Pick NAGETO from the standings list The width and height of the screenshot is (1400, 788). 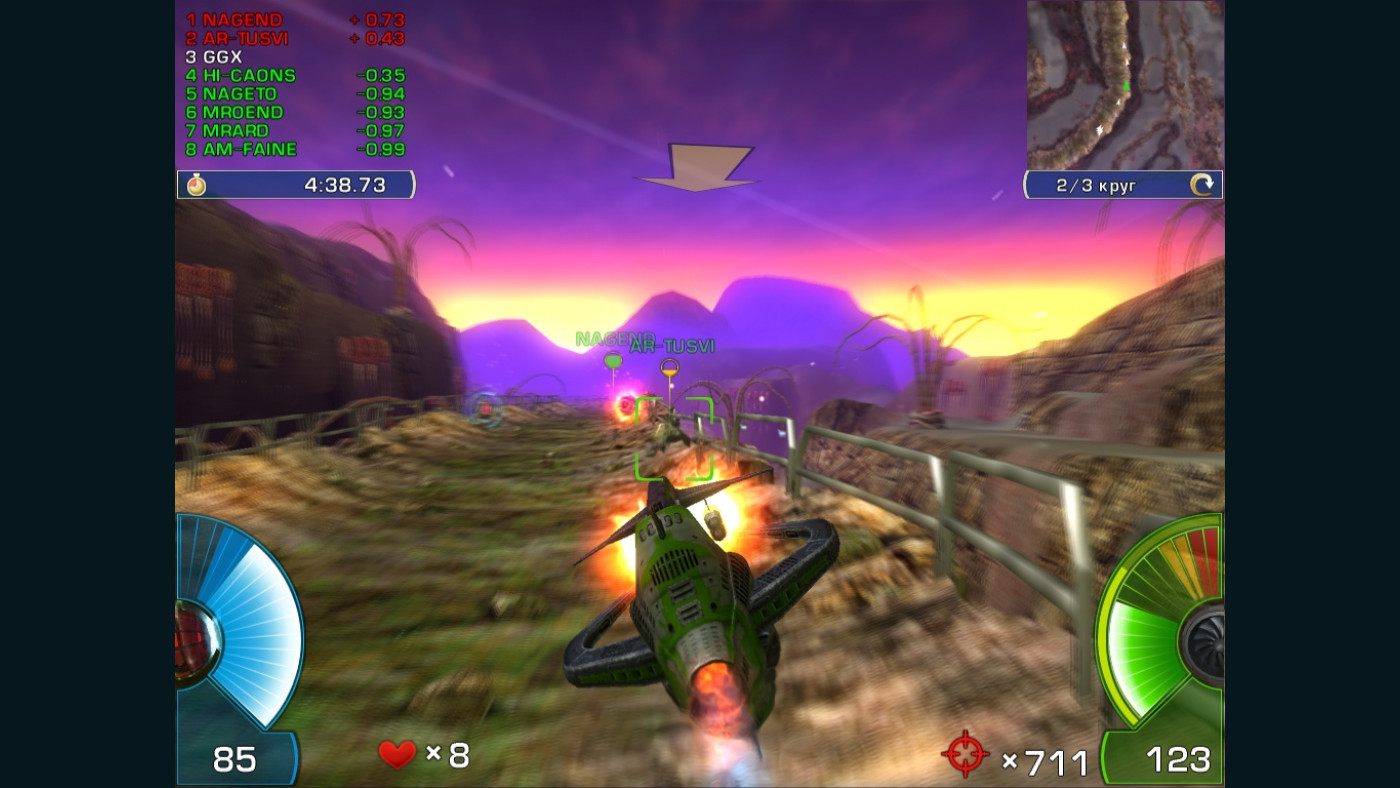tap(240, 94)
